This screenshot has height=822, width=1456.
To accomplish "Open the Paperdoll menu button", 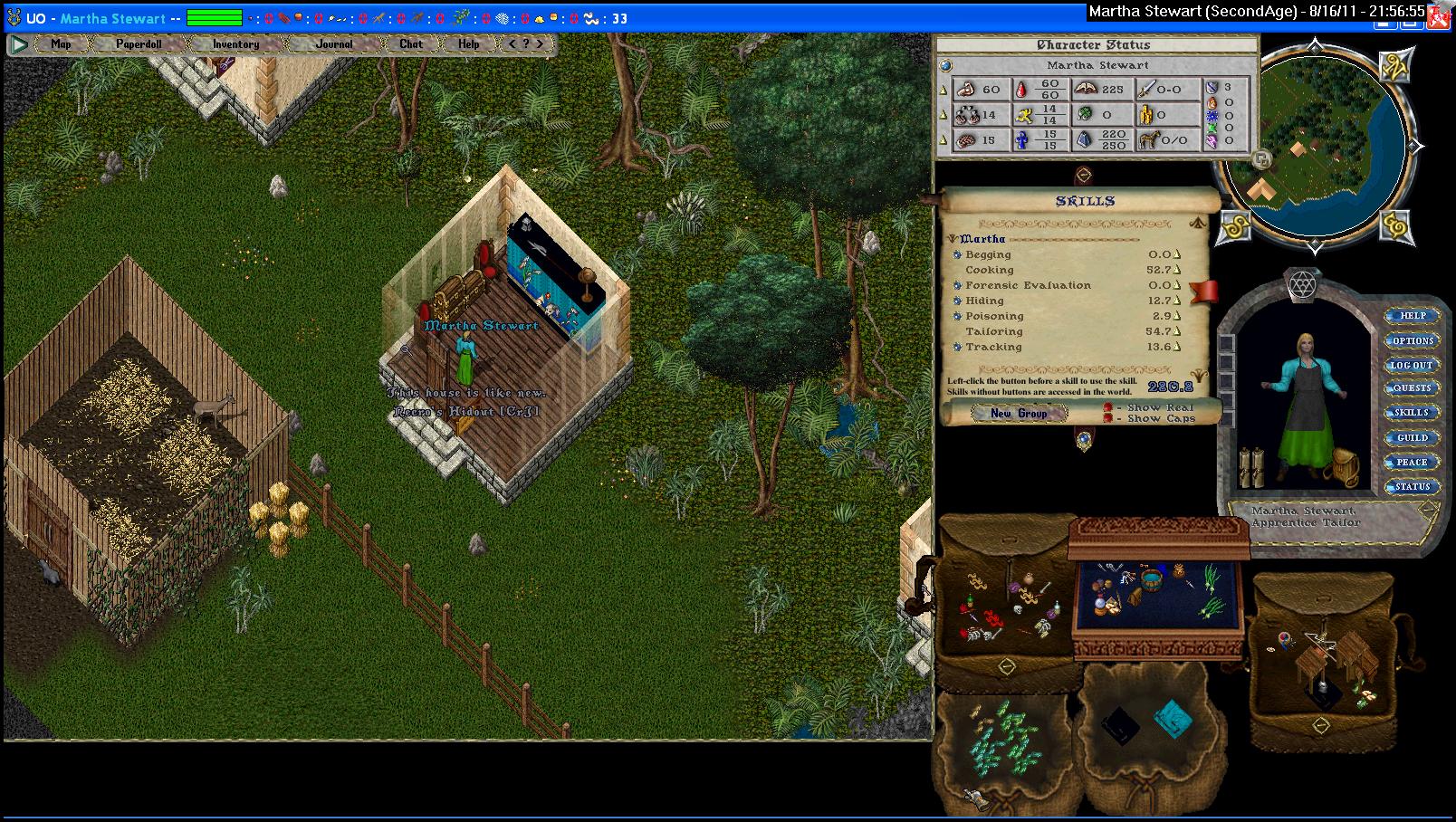I will click(139, 43).
